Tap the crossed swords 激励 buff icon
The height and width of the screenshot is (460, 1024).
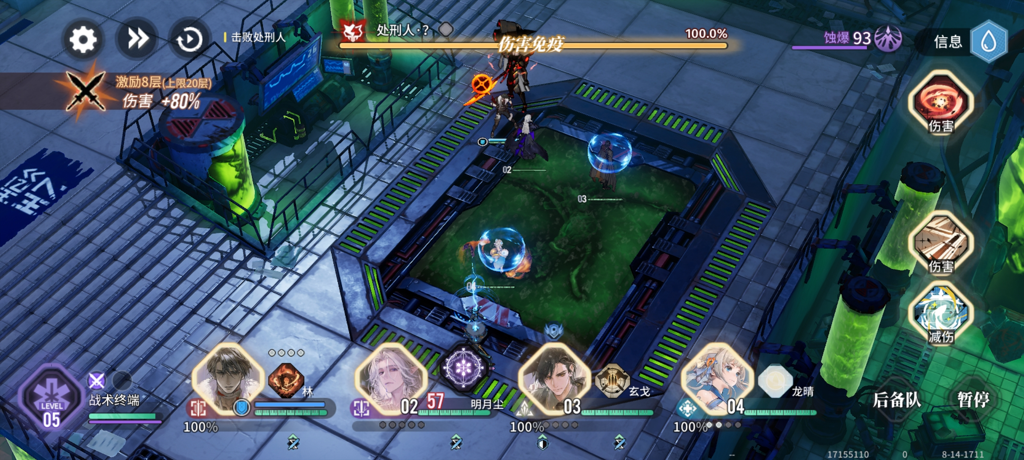click(x=85, y=91)
